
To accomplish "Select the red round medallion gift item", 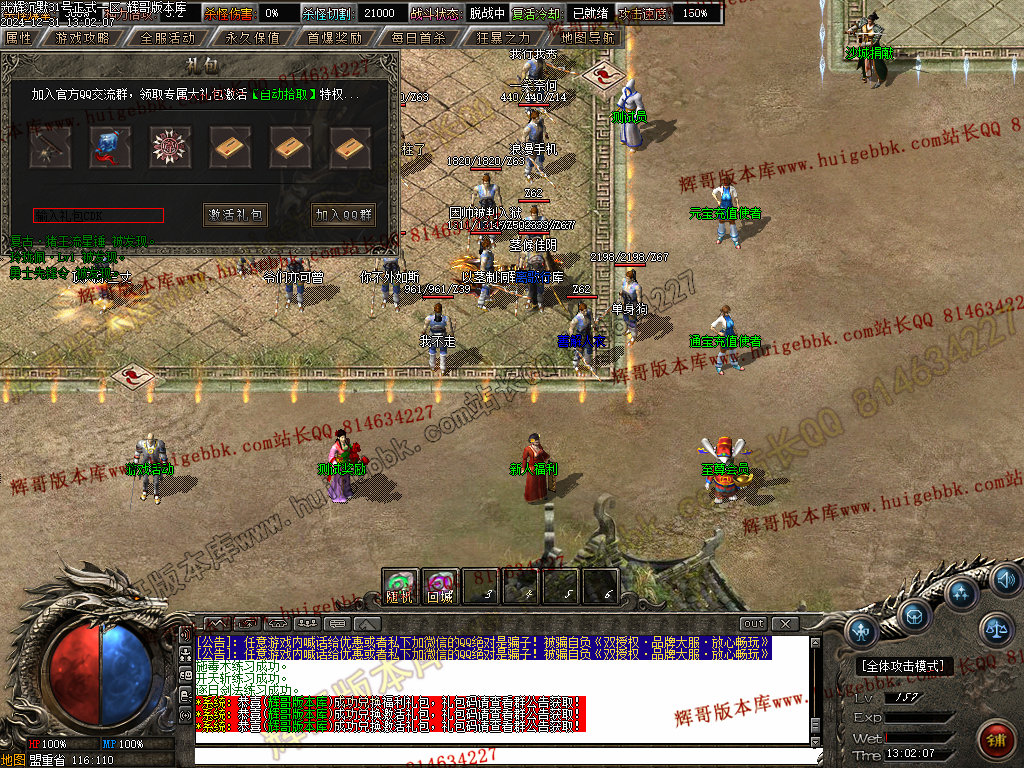I will coord(170,147).
